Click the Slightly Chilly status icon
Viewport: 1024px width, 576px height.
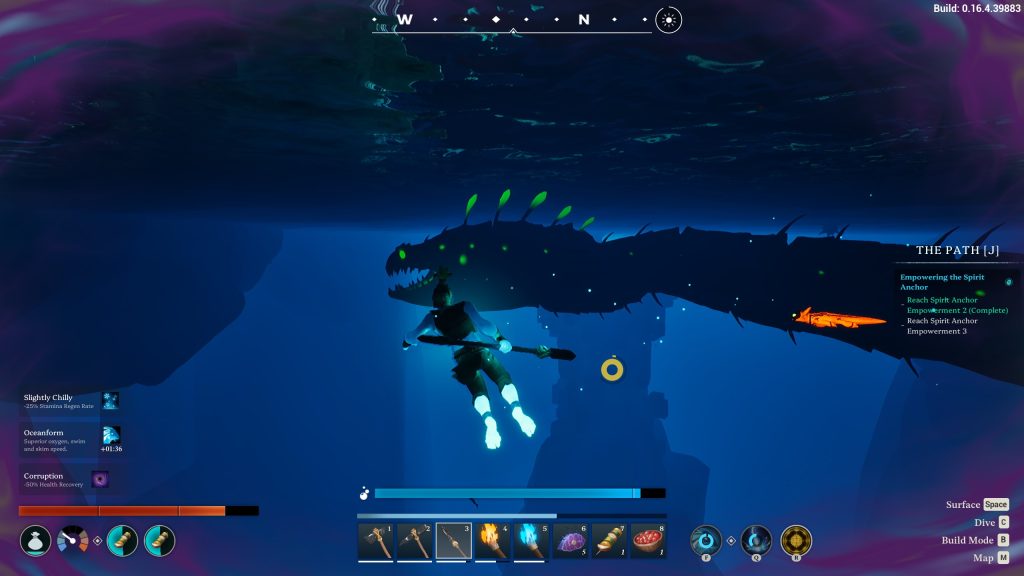(110, 401)
